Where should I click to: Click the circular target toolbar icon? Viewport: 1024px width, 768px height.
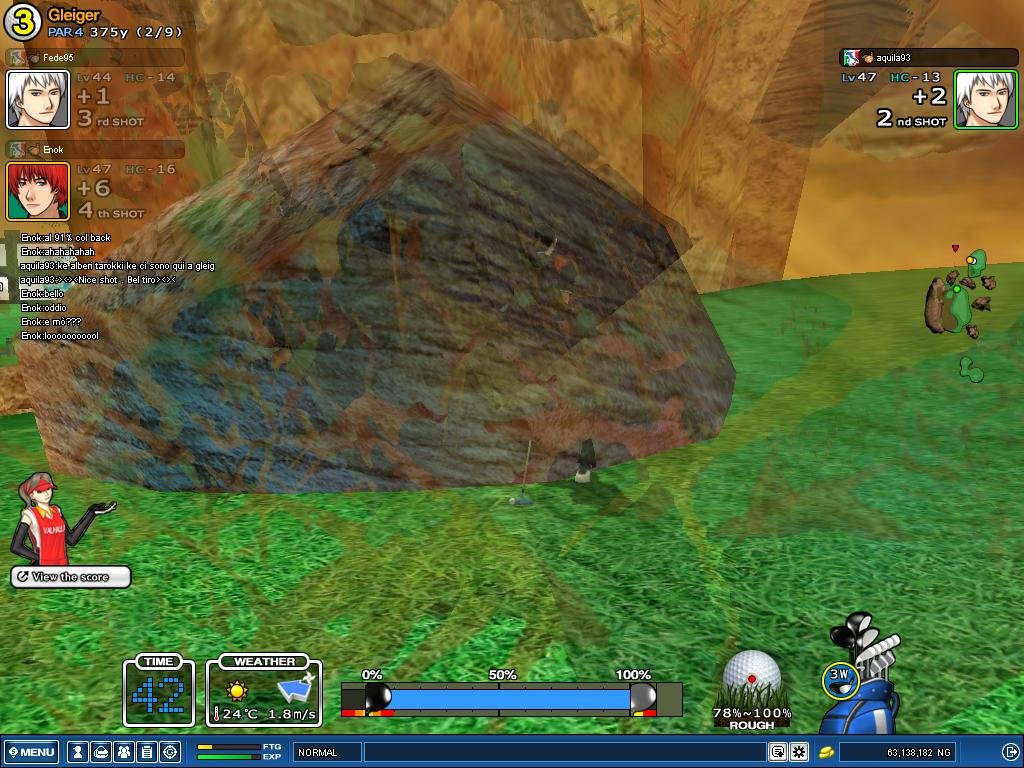pyautogui.click(x=170, y=752)
